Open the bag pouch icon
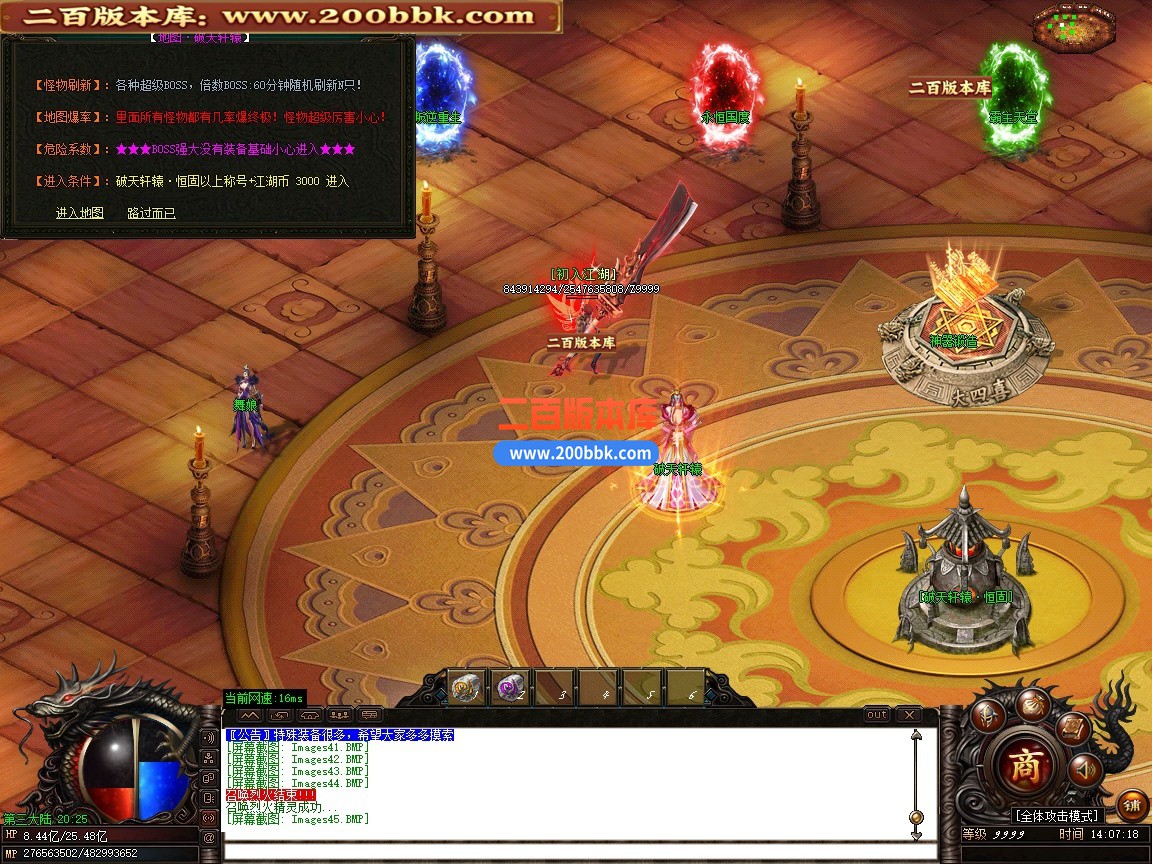The height and width of the screenshot is (864, 1152). click(1032, 703)
